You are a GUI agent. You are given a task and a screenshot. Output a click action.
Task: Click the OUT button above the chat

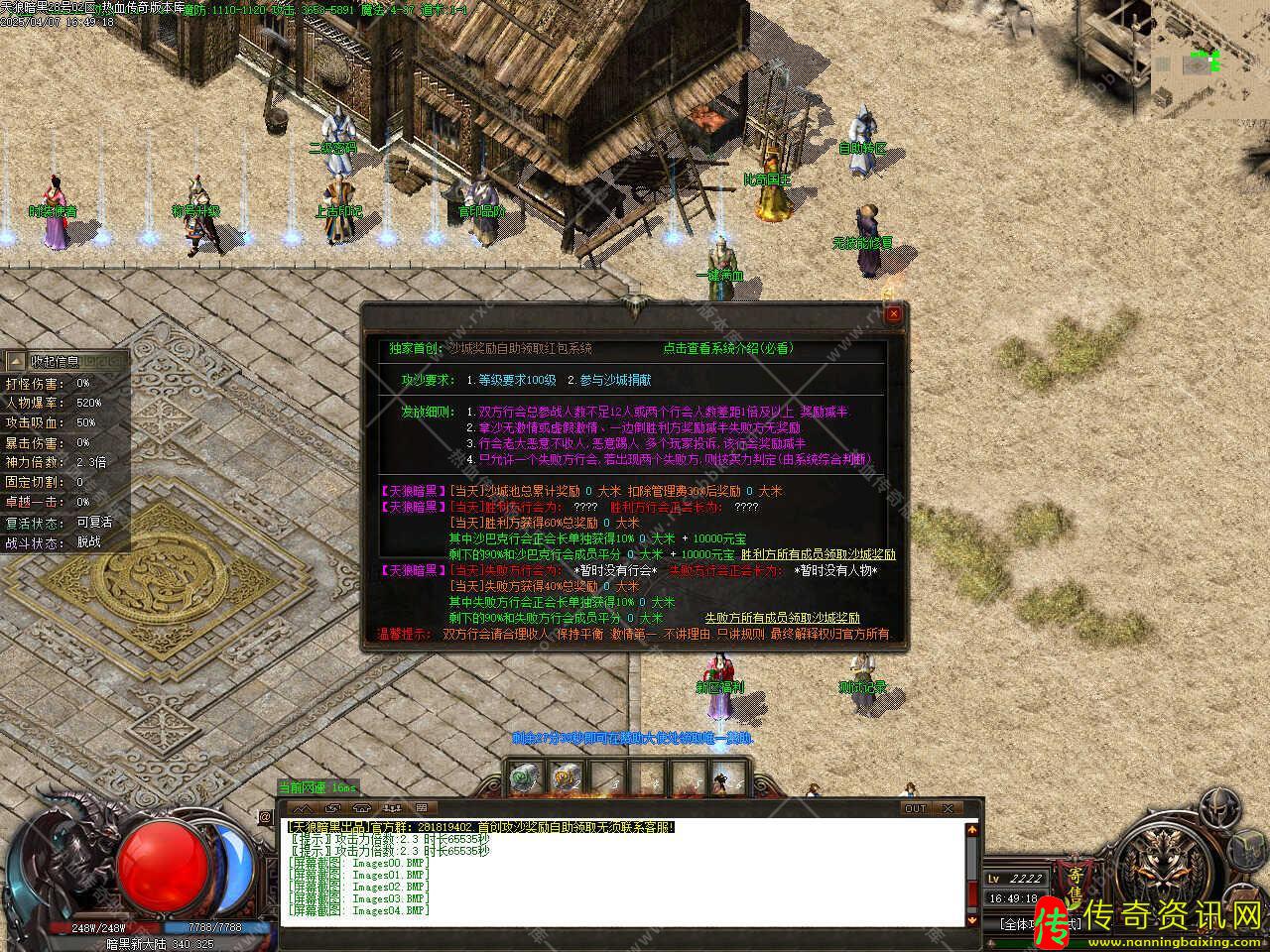[x=915, y=808]
